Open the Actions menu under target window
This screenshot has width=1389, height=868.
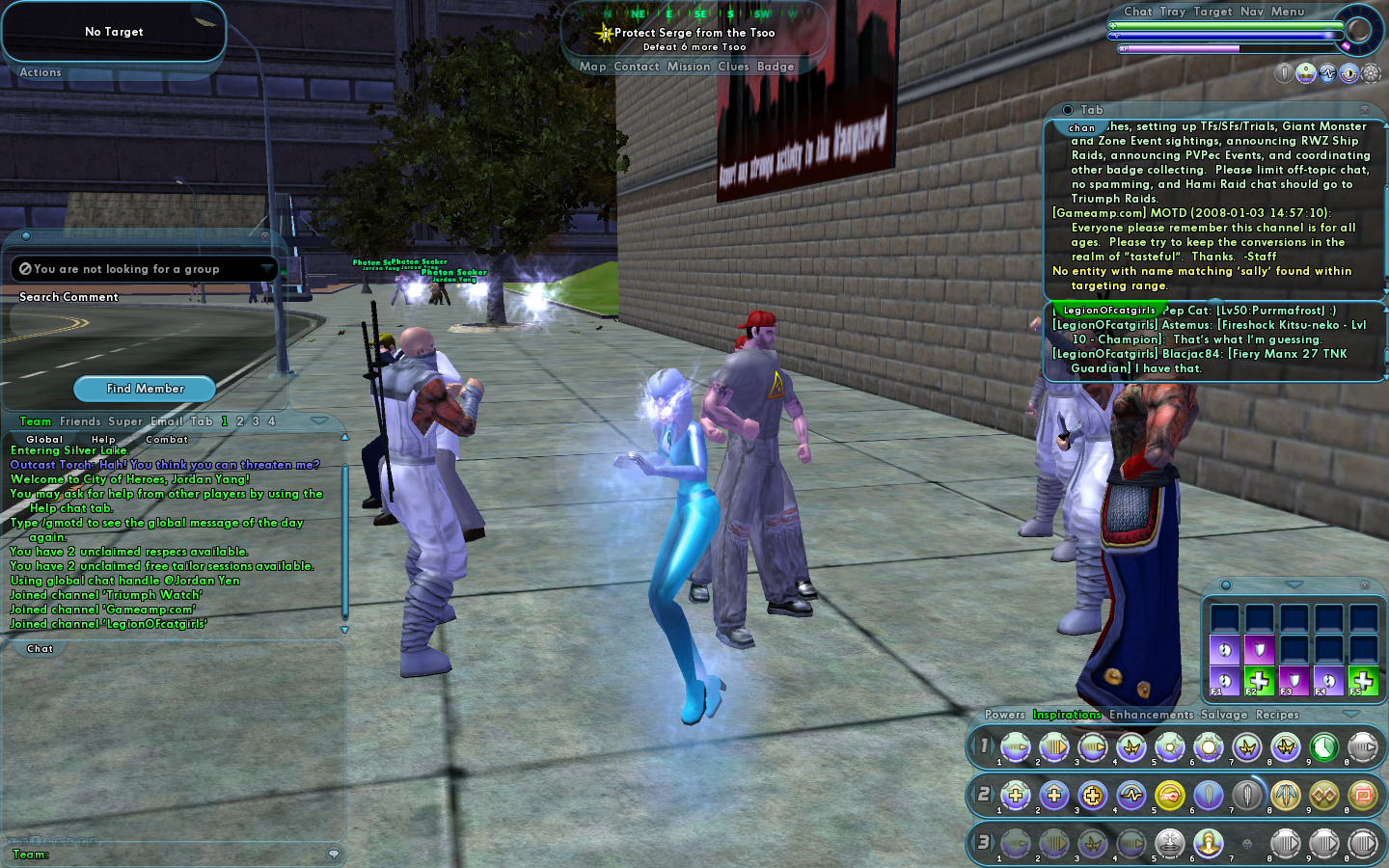pyautogui.click(x=41, y=72)
